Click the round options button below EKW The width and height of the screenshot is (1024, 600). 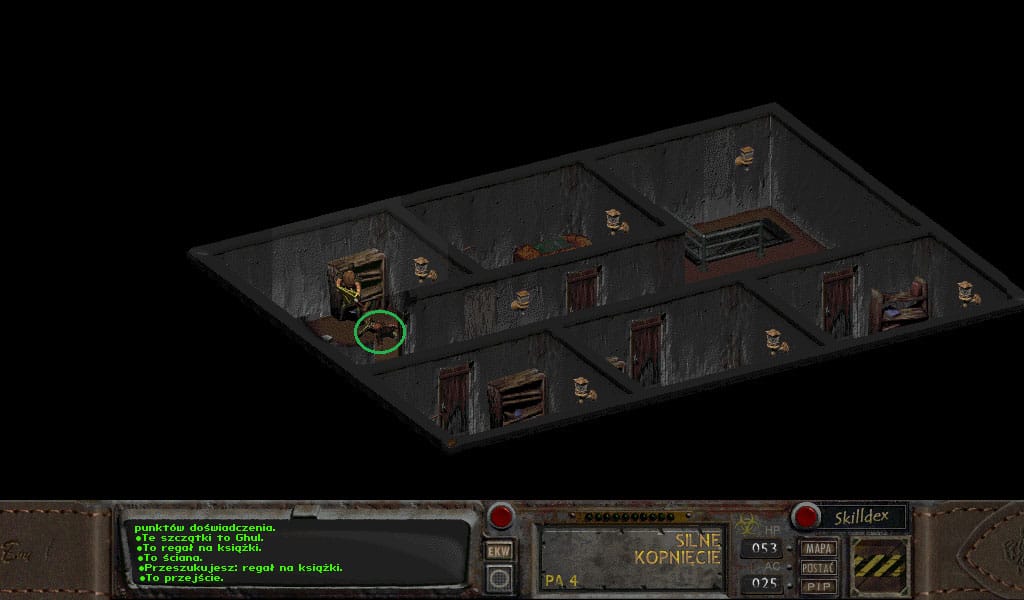498,577
